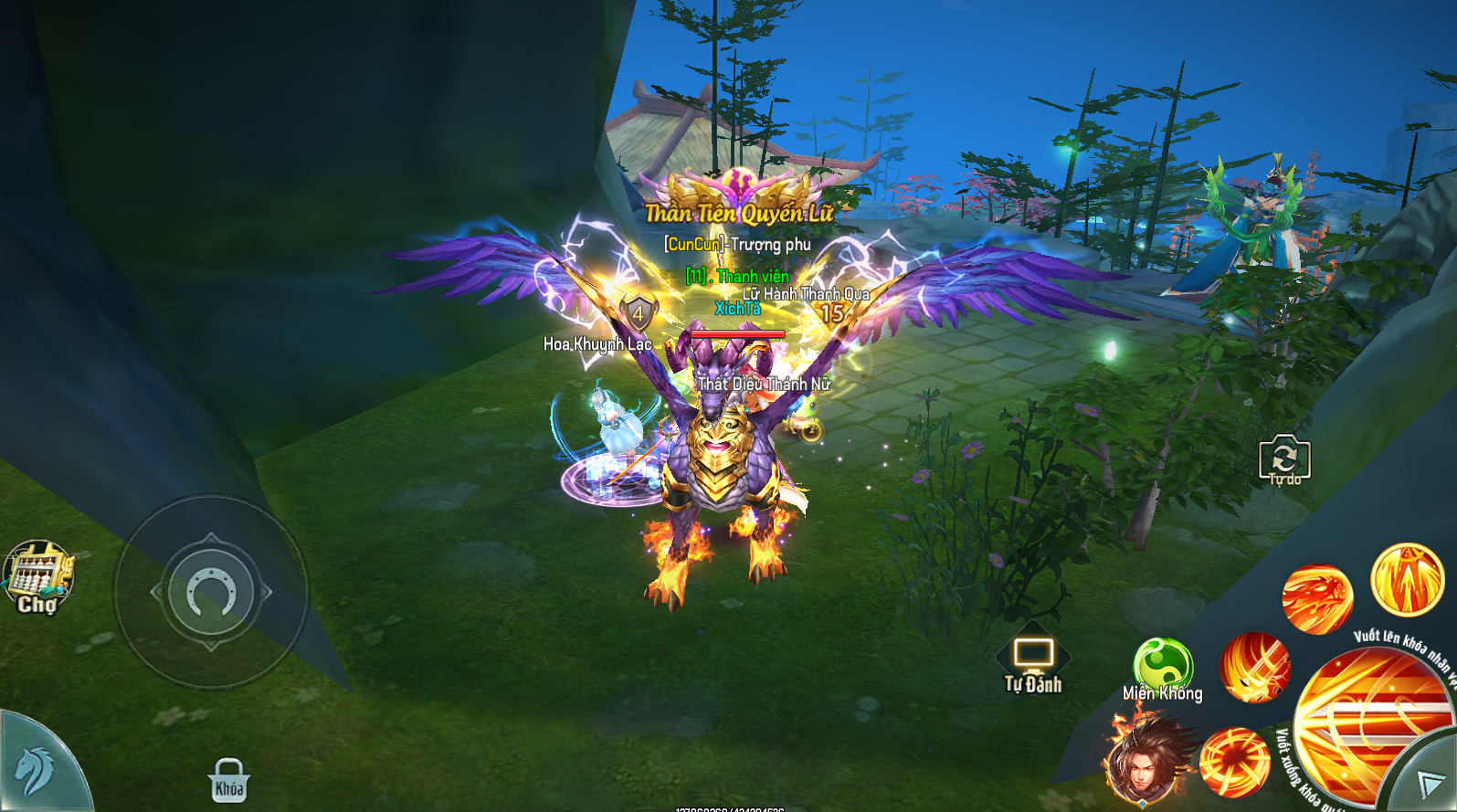Activate the fire dragon skill

1316,598
